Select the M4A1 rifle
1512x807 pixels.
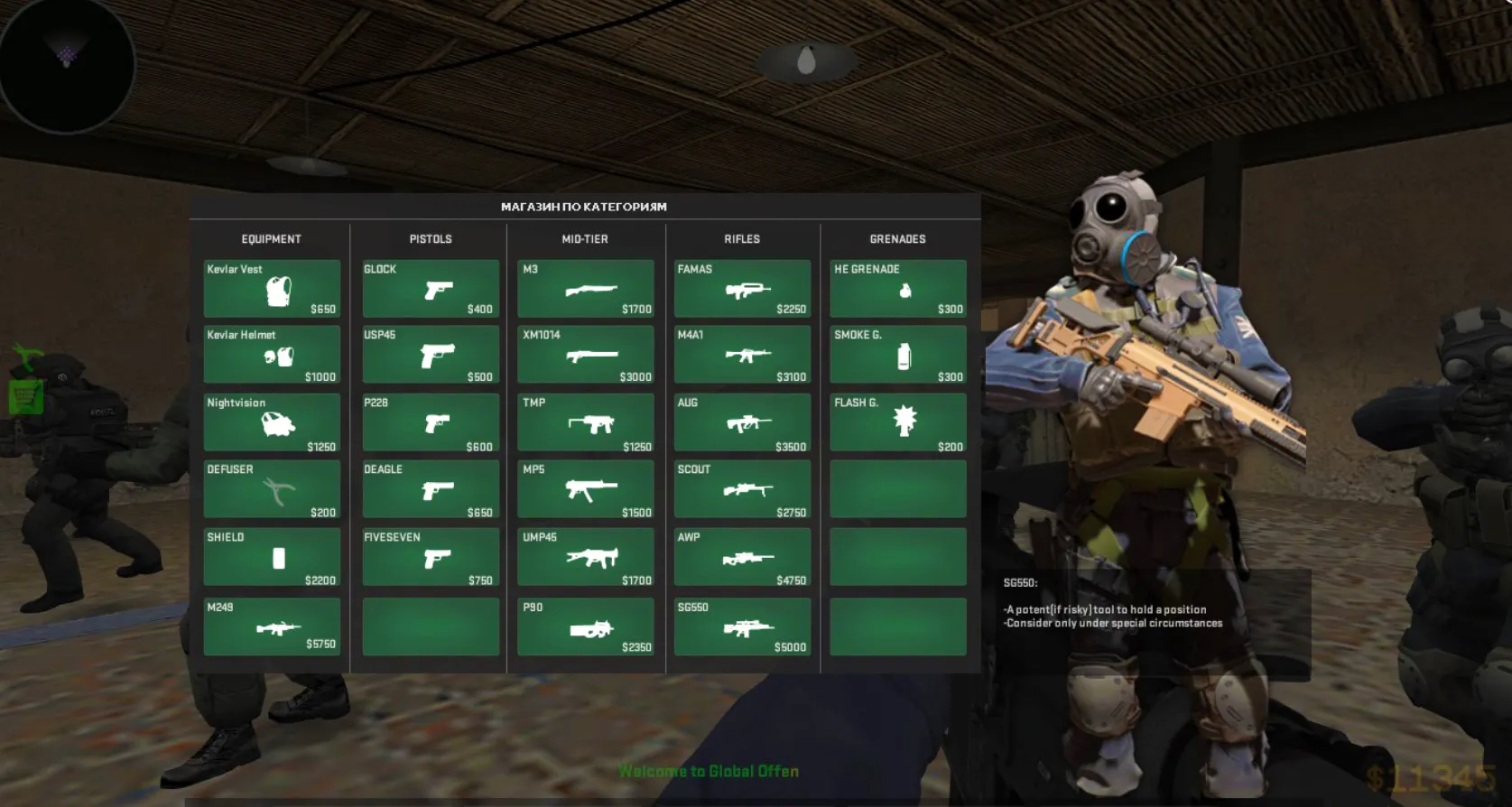click(742, 356)
